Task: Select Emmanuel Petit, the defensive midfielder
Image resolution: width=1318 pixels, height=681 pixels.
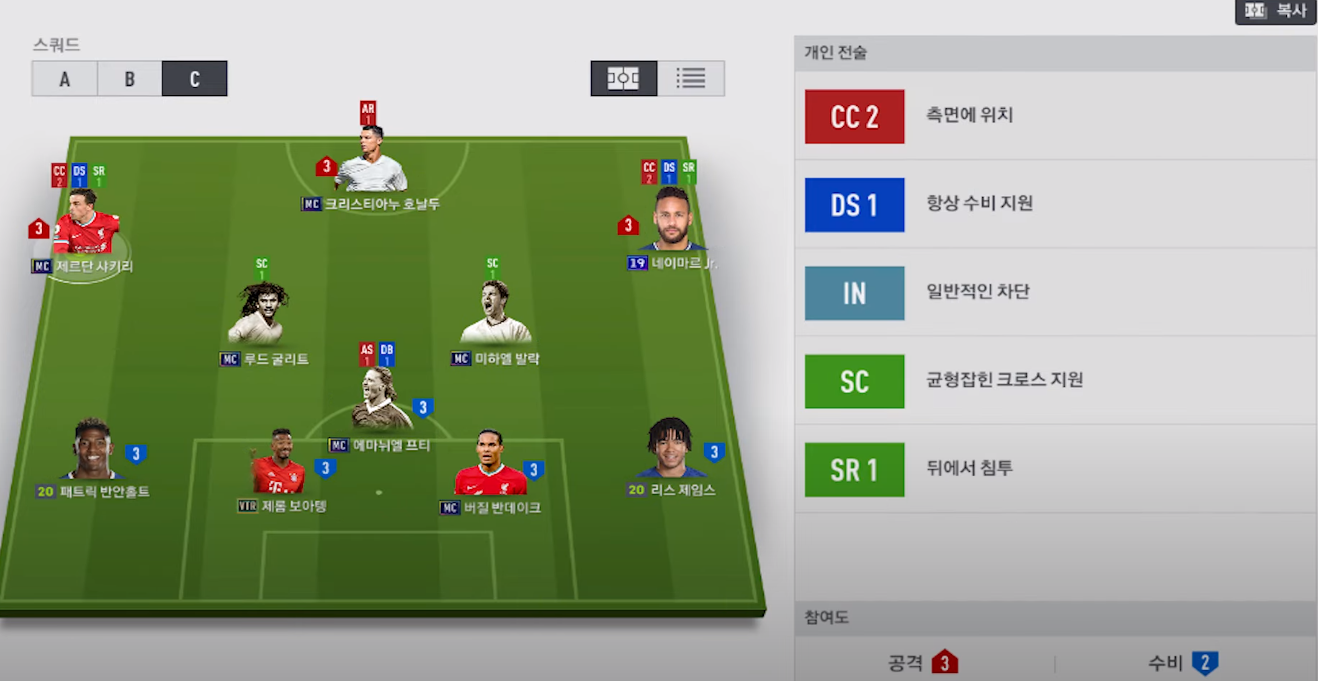Action: click(381, 402)
